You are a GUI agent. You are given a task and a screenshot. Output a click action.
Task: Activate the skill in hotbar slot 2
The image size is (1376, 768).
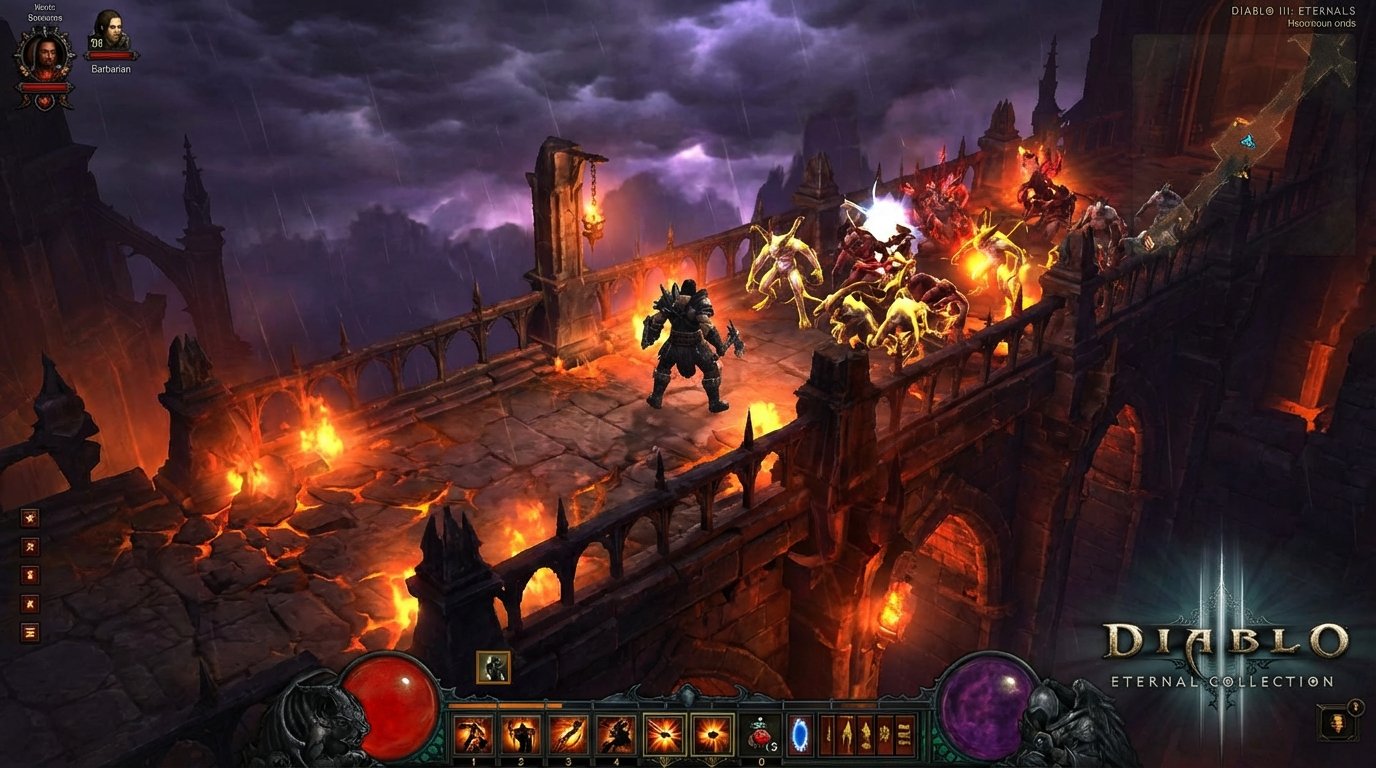(x=521, y=734)
